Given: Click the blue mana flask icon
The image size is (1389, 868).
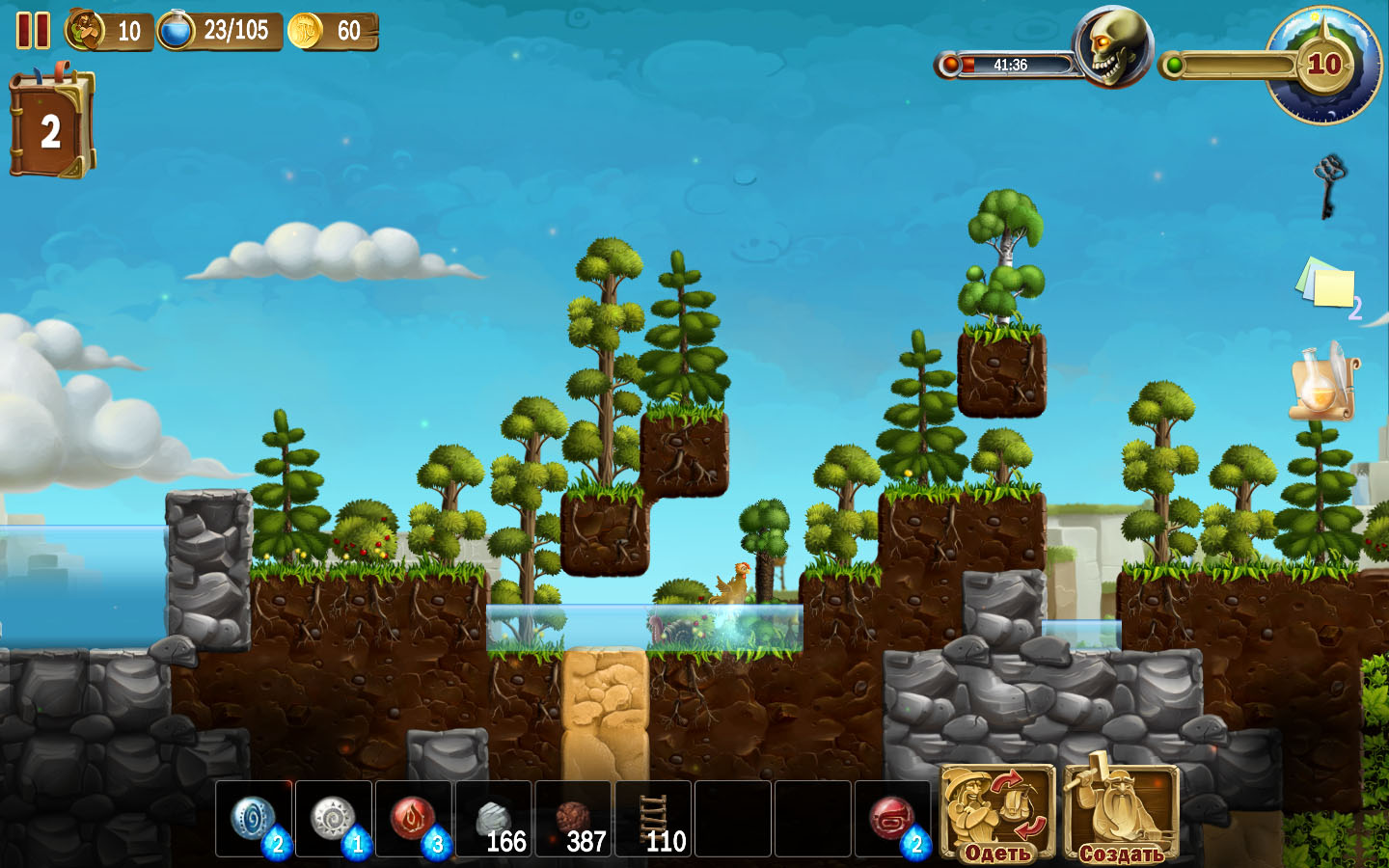Looking at the screenshot, I should (x=177, y=31).
